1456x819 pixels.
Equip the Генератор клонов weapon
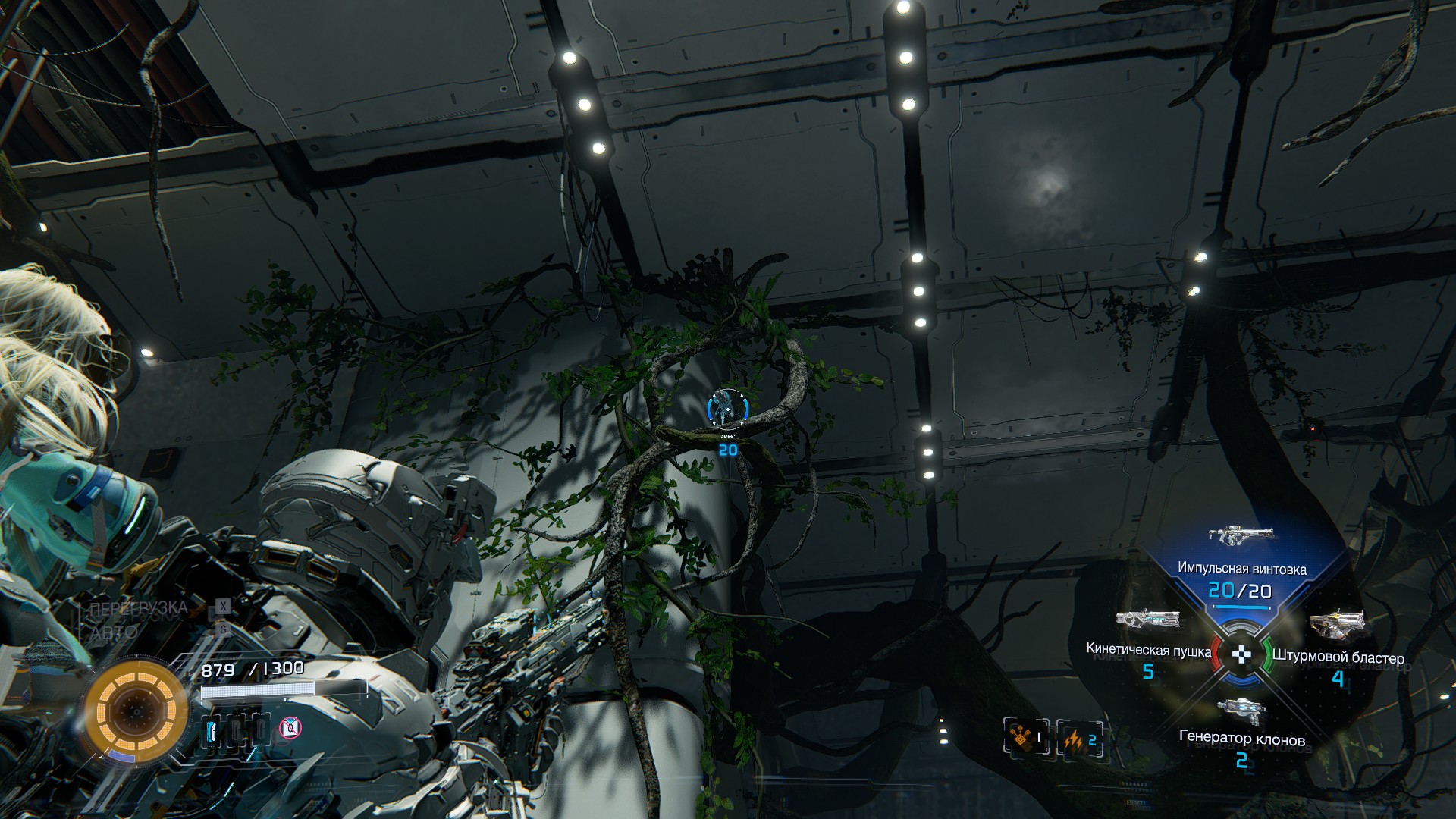pos(1241,711)
